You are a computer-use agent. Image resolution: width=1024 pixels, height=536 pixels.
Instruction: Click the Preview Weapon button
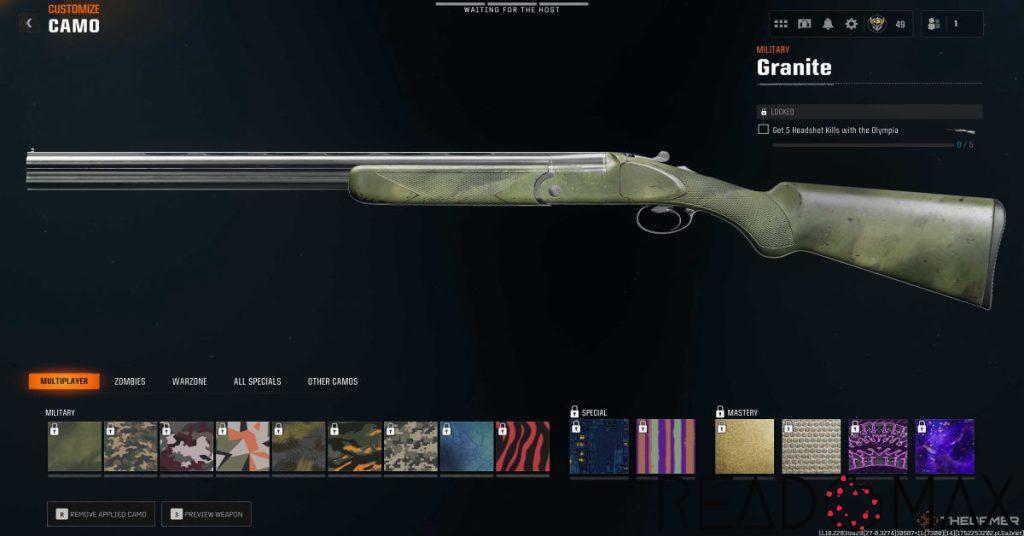[x=206, y=514]
